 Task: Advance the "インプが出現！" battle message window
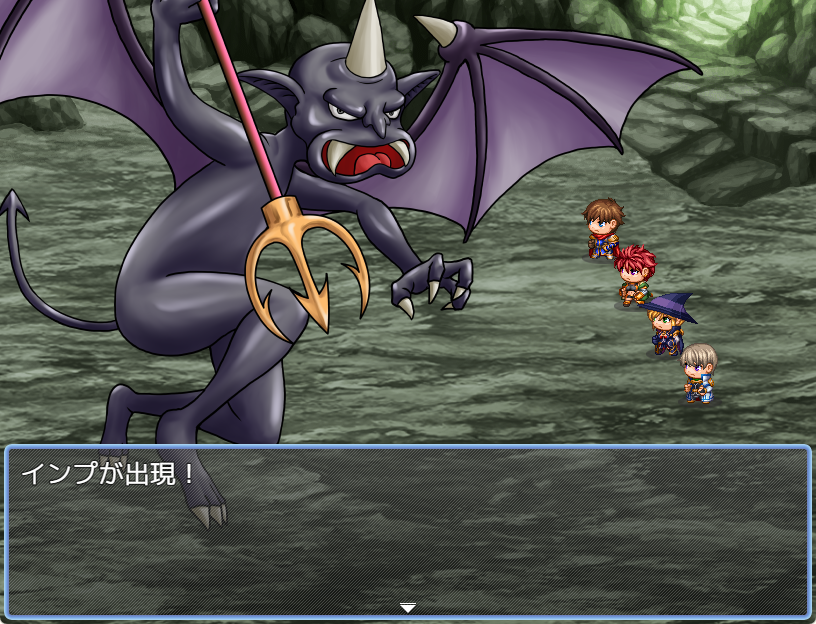pyautogui.click(x=407, y=530)
